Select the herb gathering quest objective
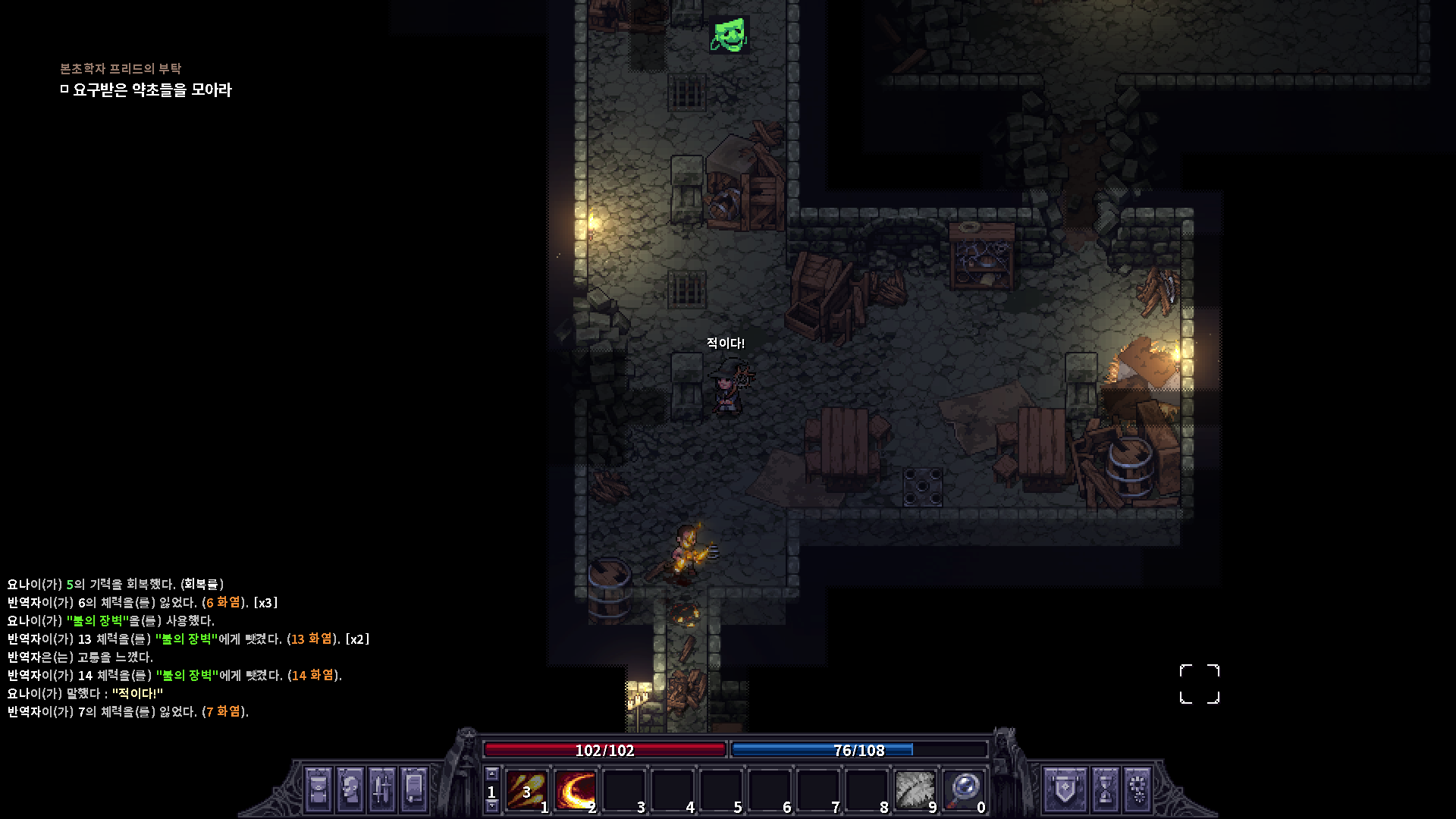 (152, 90)
